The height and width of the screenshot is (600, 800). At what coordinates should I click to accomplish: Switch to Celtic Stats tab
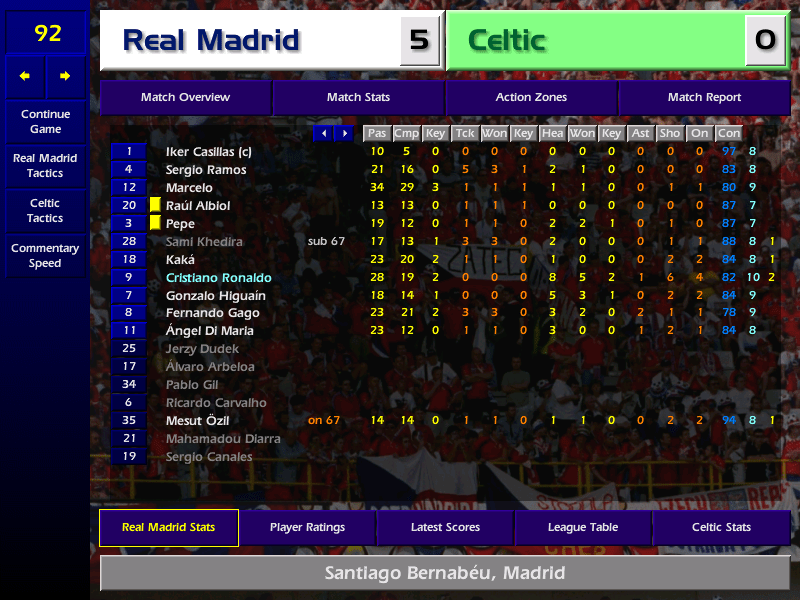pos(721,528)
